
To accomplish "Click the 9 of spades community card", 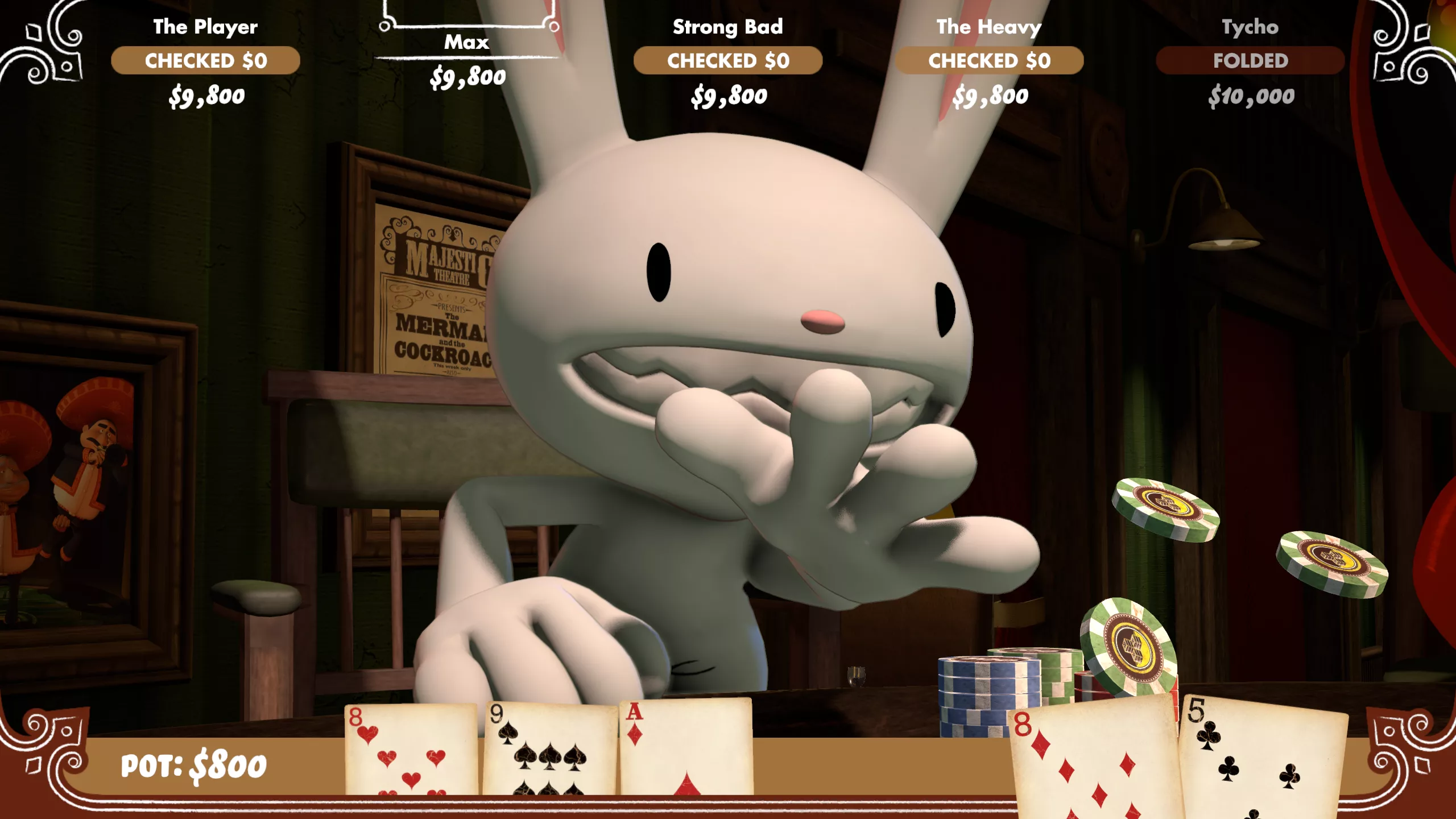I will click(549, 750).
